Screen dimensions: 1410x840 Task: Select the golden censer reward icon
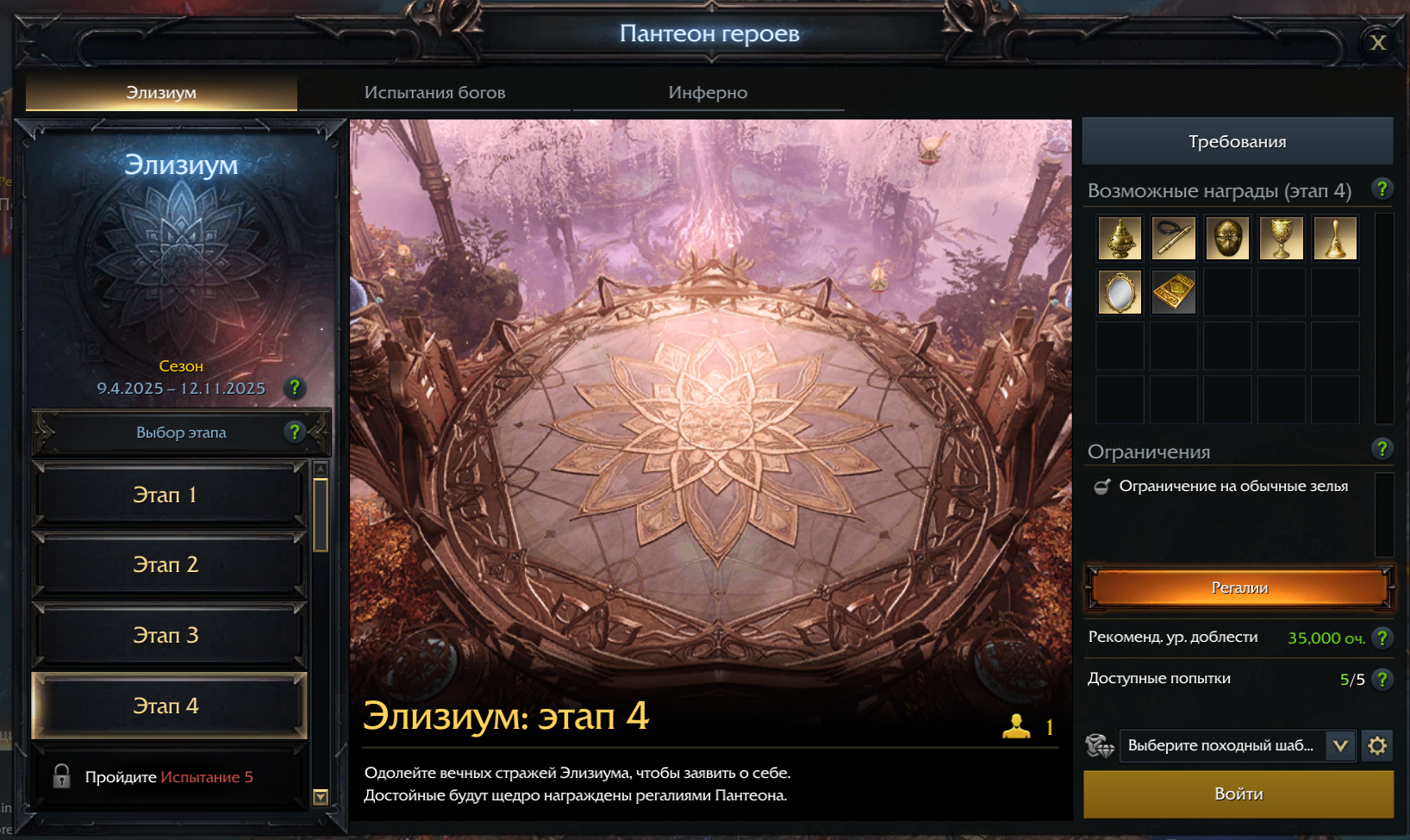[1120, 239]
